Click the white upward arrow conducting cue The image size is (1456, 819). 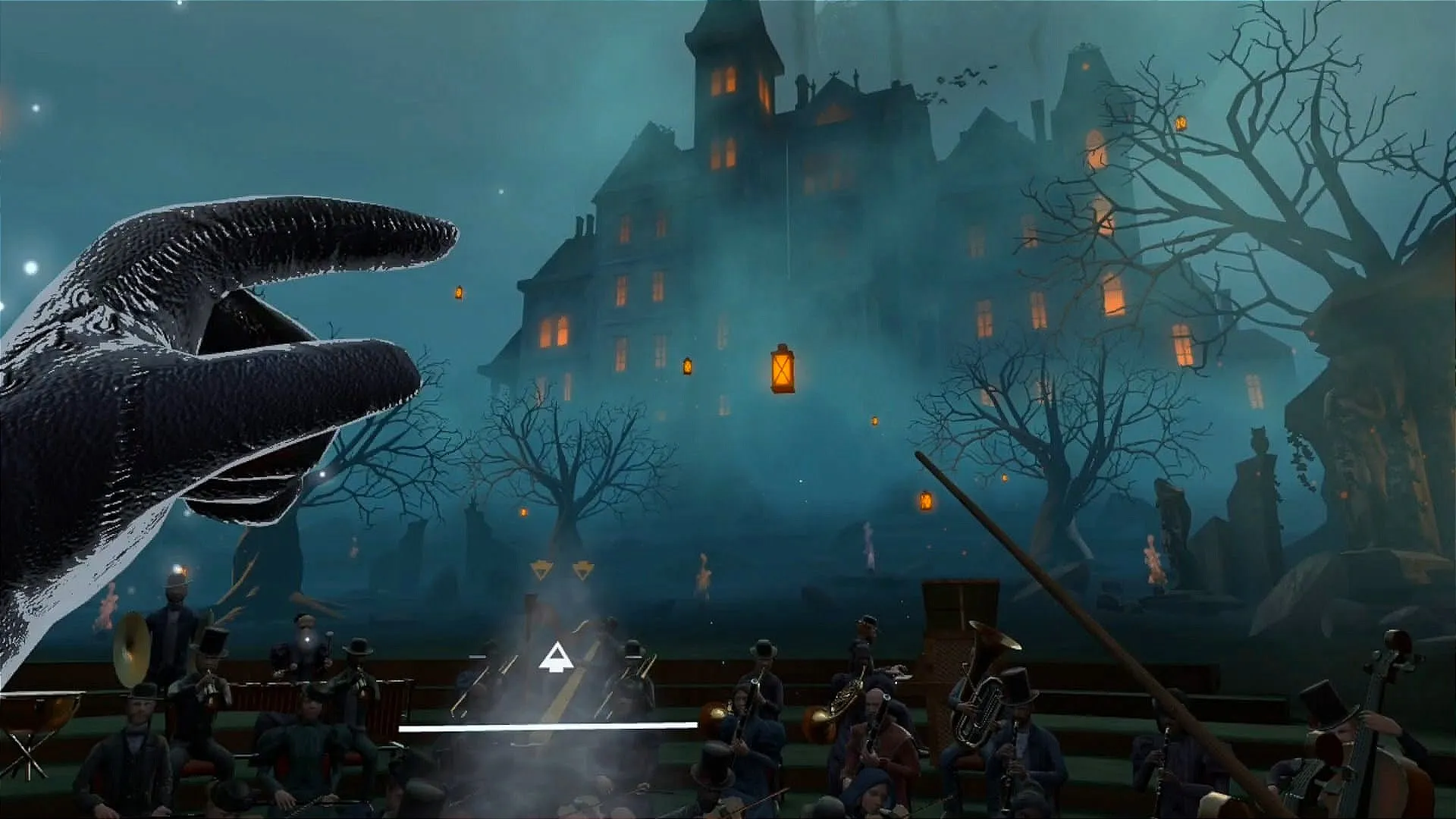point(556,657)
